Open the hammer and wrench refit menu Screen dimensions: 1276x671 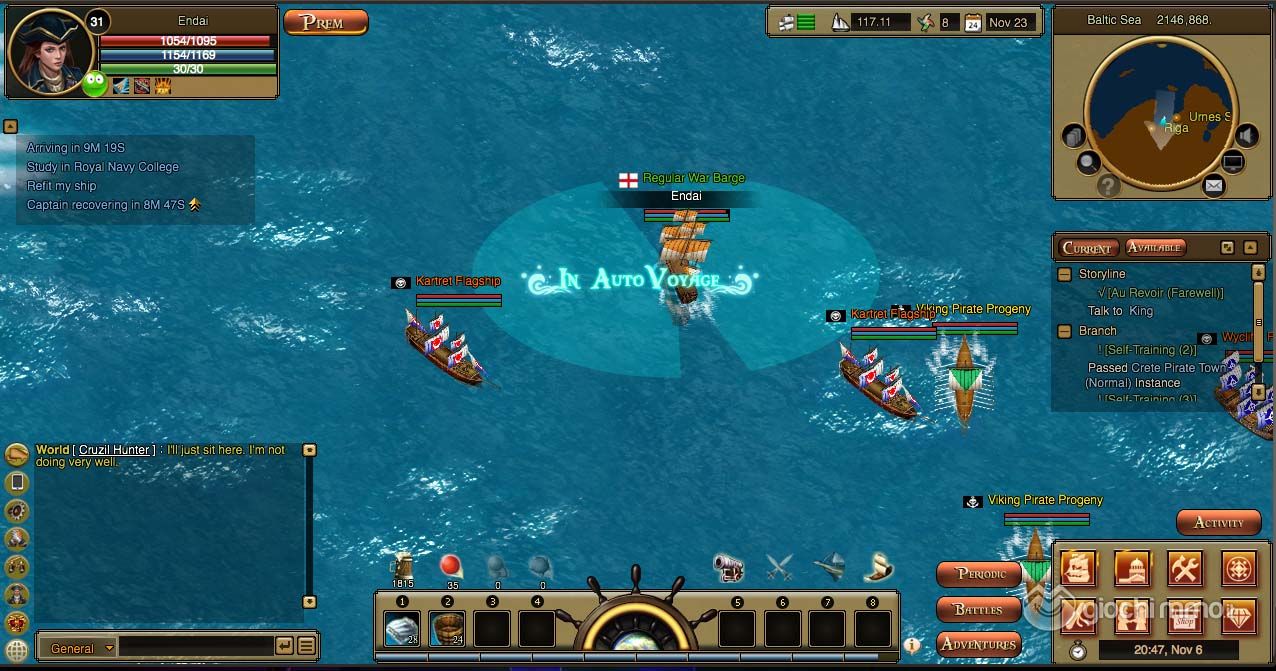tap(1185, 569)
